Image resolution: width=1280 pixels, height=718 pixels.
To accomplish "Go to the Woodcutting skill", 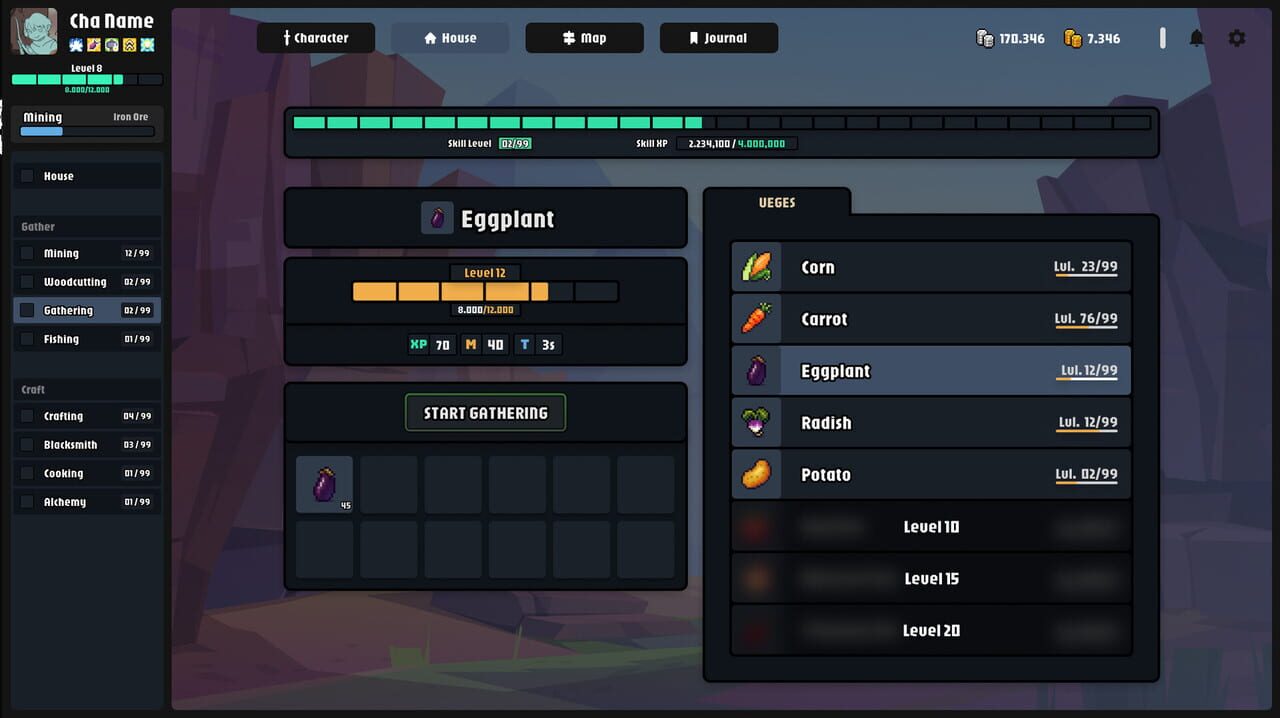I will coord(87,282).
